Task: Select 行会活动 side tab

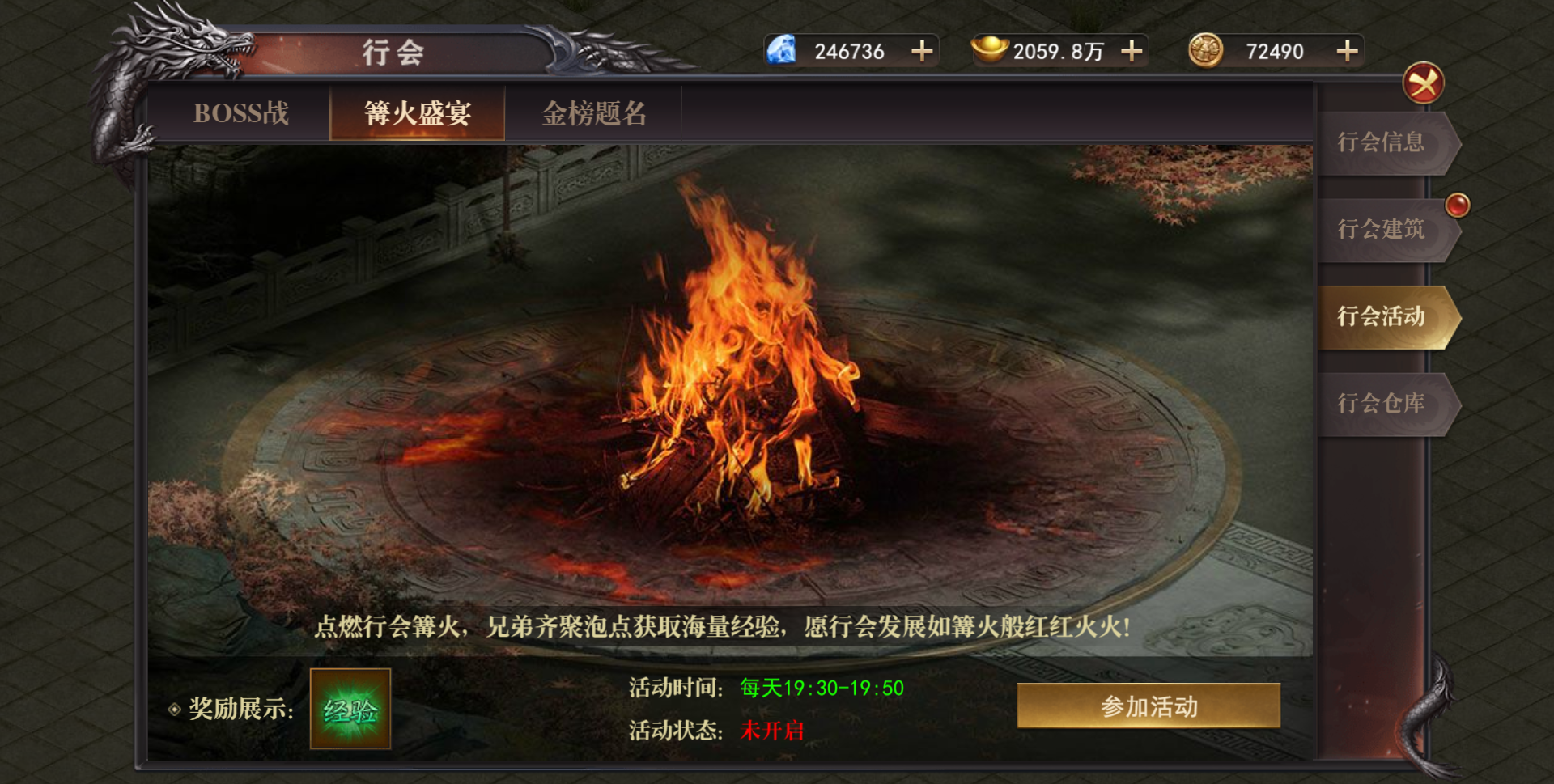Action: click(x=1382, y=316)
